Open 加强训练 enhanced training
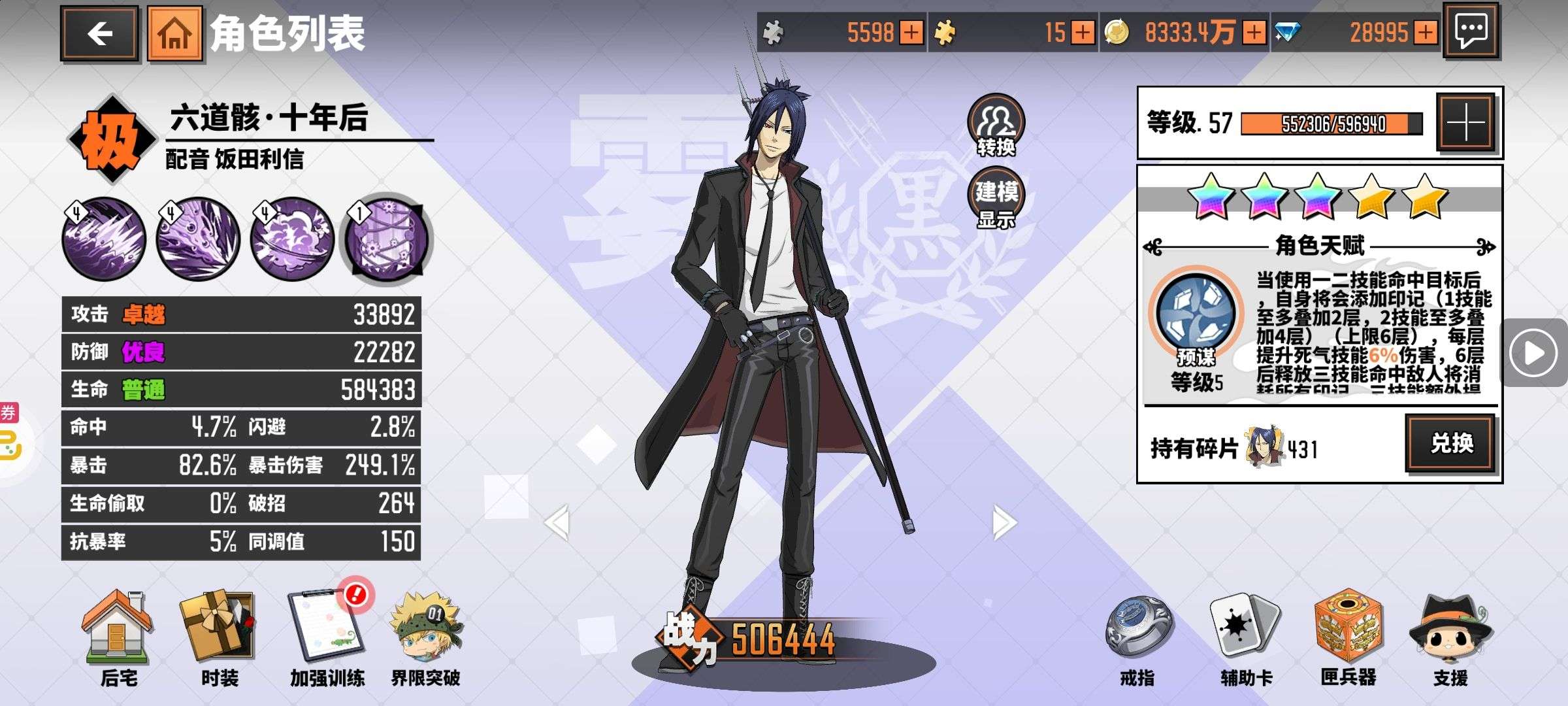Screen dimensions: 1568x706 327,637
